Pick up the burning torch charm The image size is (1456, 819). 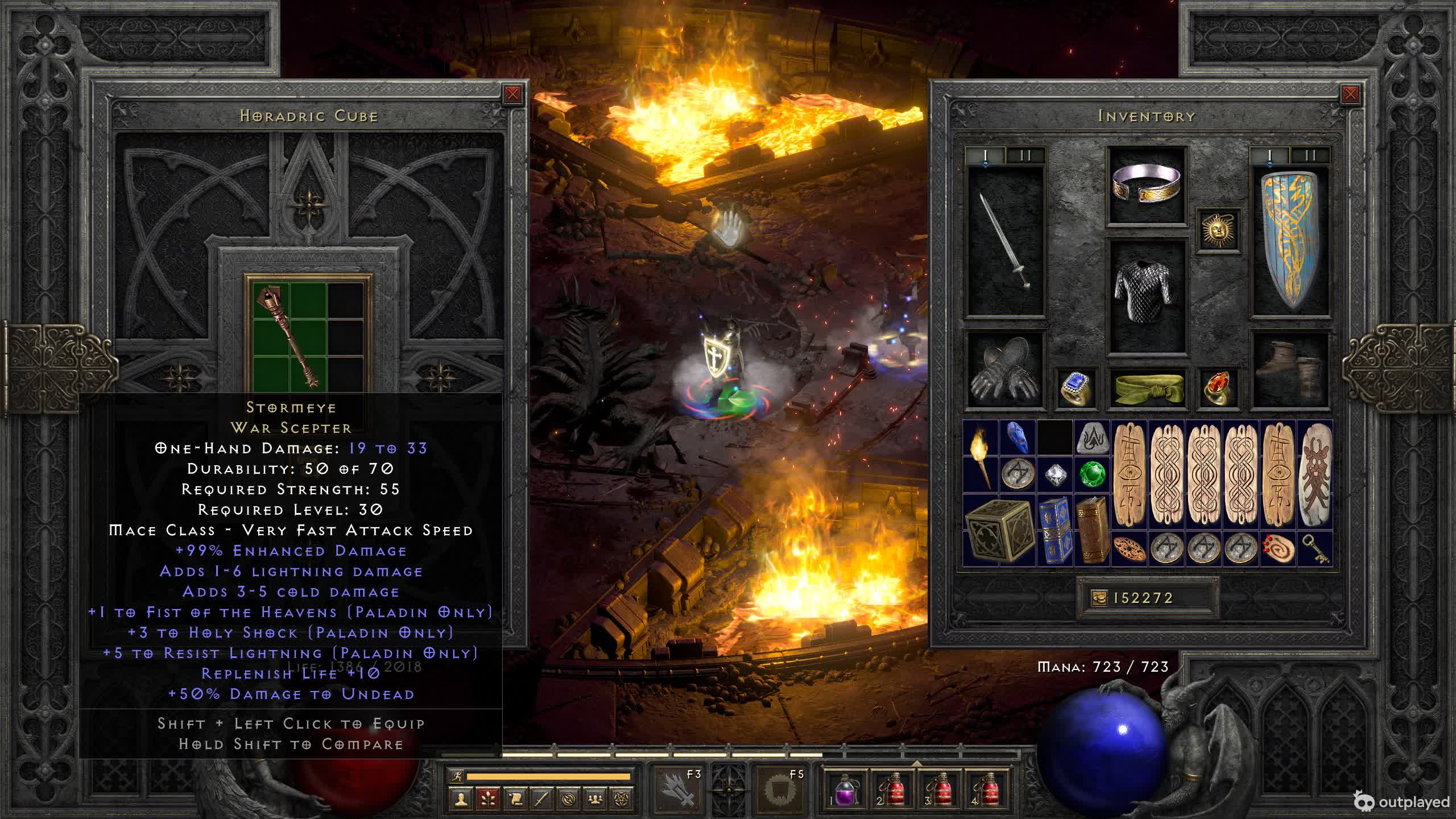coord(981,456)
